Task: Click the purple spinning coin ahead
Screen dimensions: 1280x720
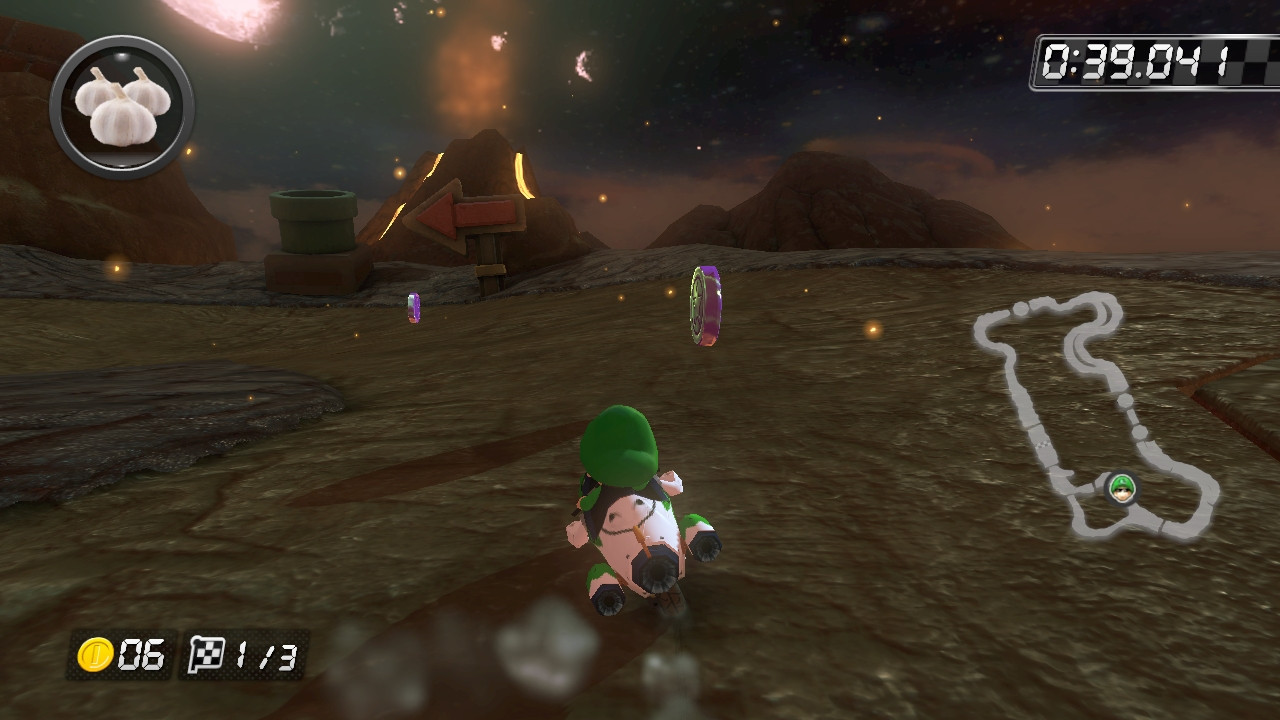Action: pos(704,305)
